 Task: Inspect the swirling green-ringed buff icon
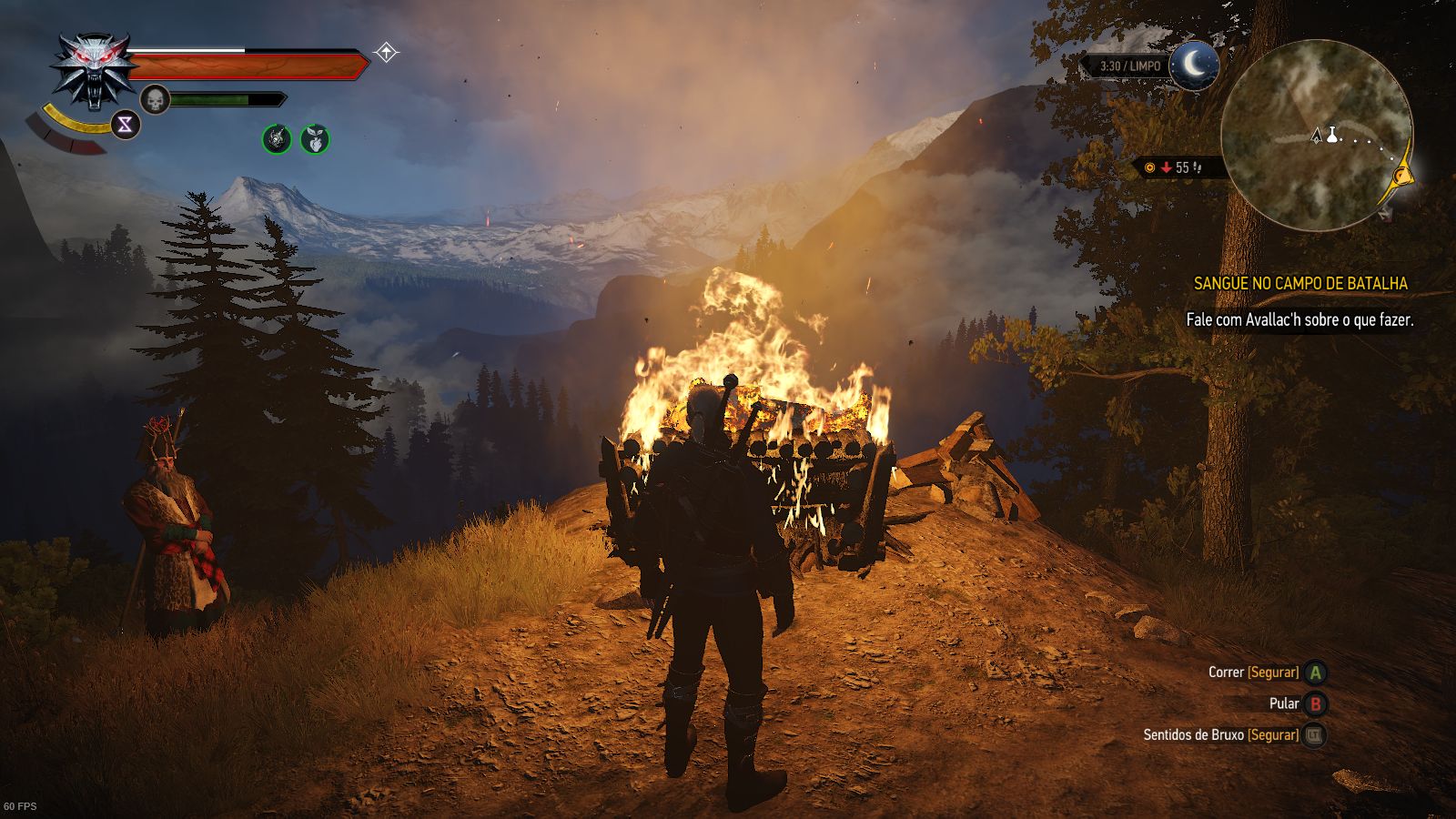pos(277,139)
